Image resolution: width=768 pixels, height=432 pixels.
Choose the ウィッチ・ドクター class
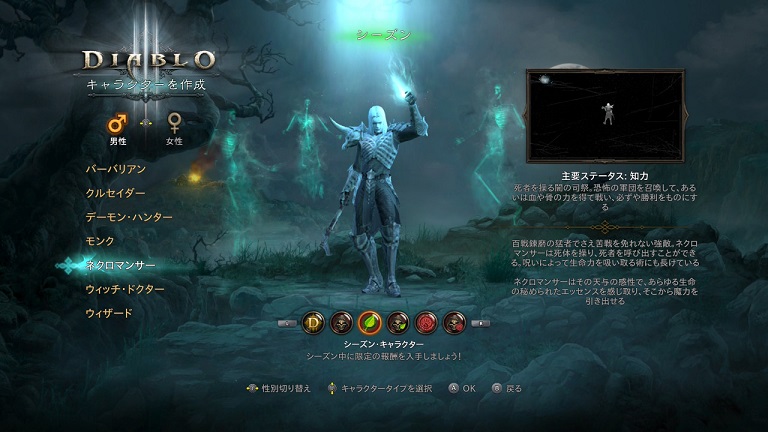click(x=125, y=289)
